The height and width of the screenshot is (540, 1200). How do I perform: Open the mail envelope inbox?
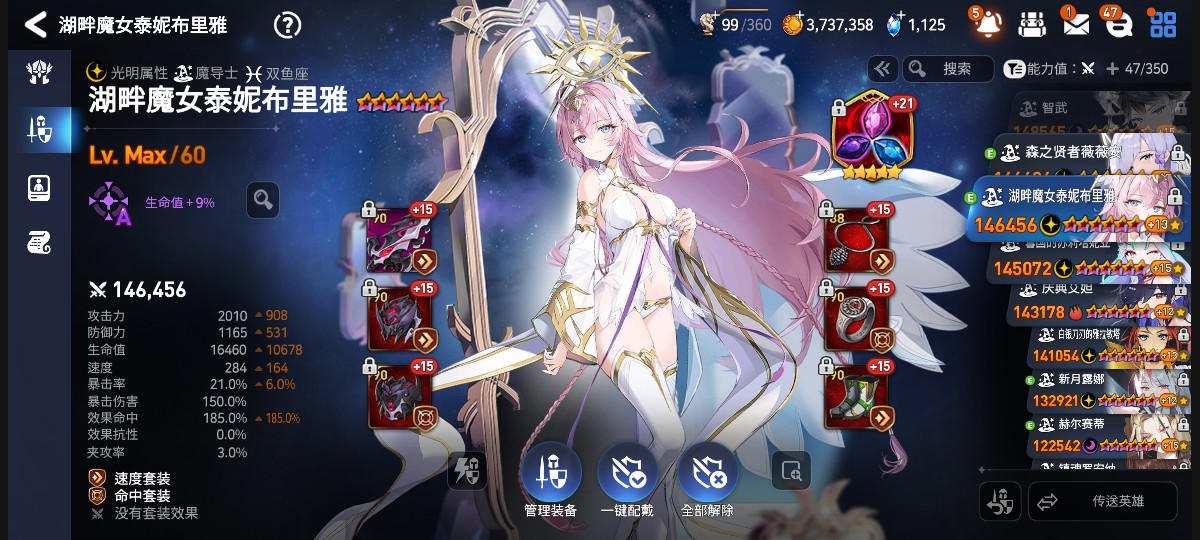point(1075,24)
